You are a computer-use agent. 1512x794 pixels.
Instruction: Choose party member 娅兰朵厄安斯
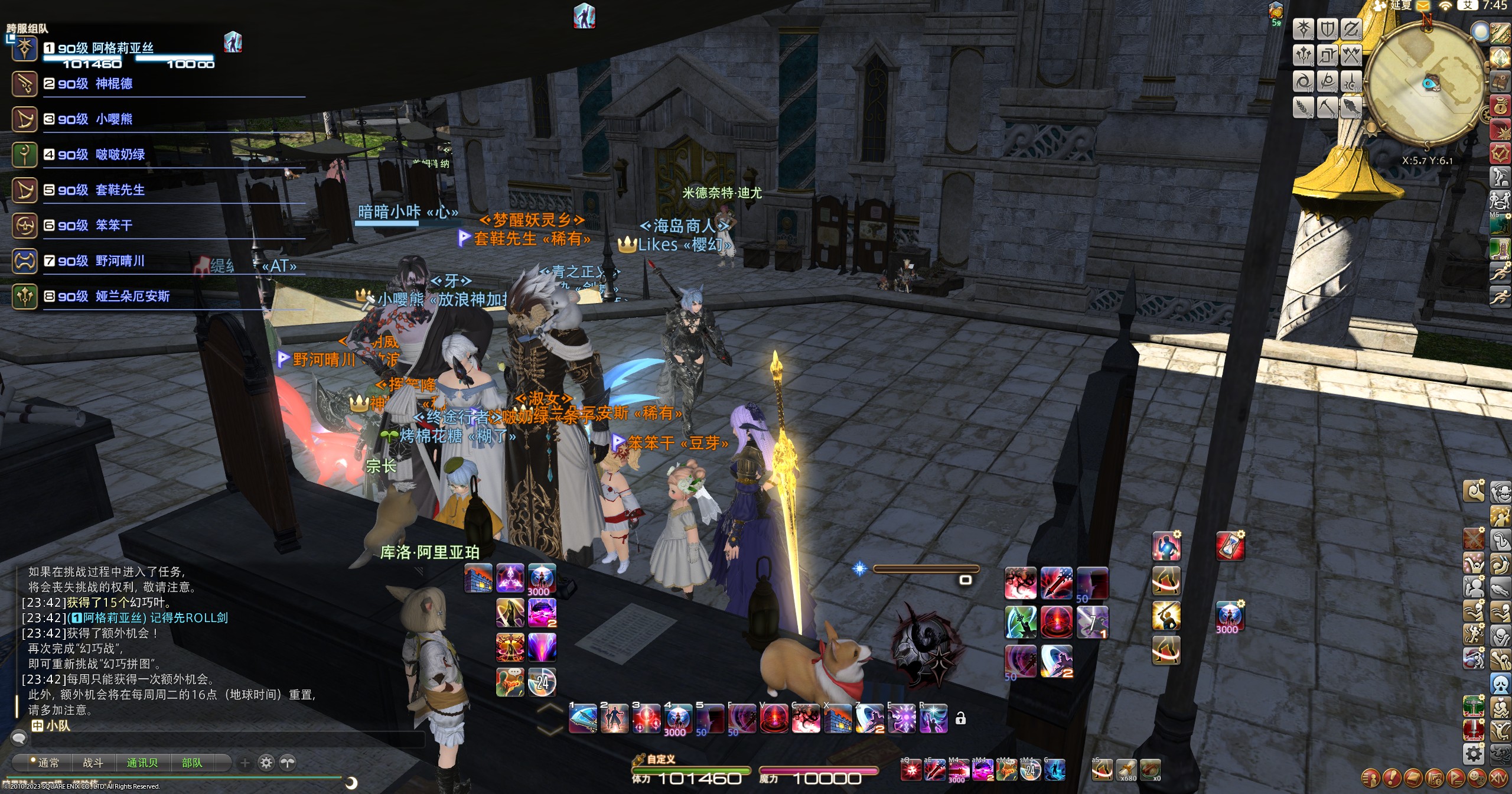click(132, 297)
